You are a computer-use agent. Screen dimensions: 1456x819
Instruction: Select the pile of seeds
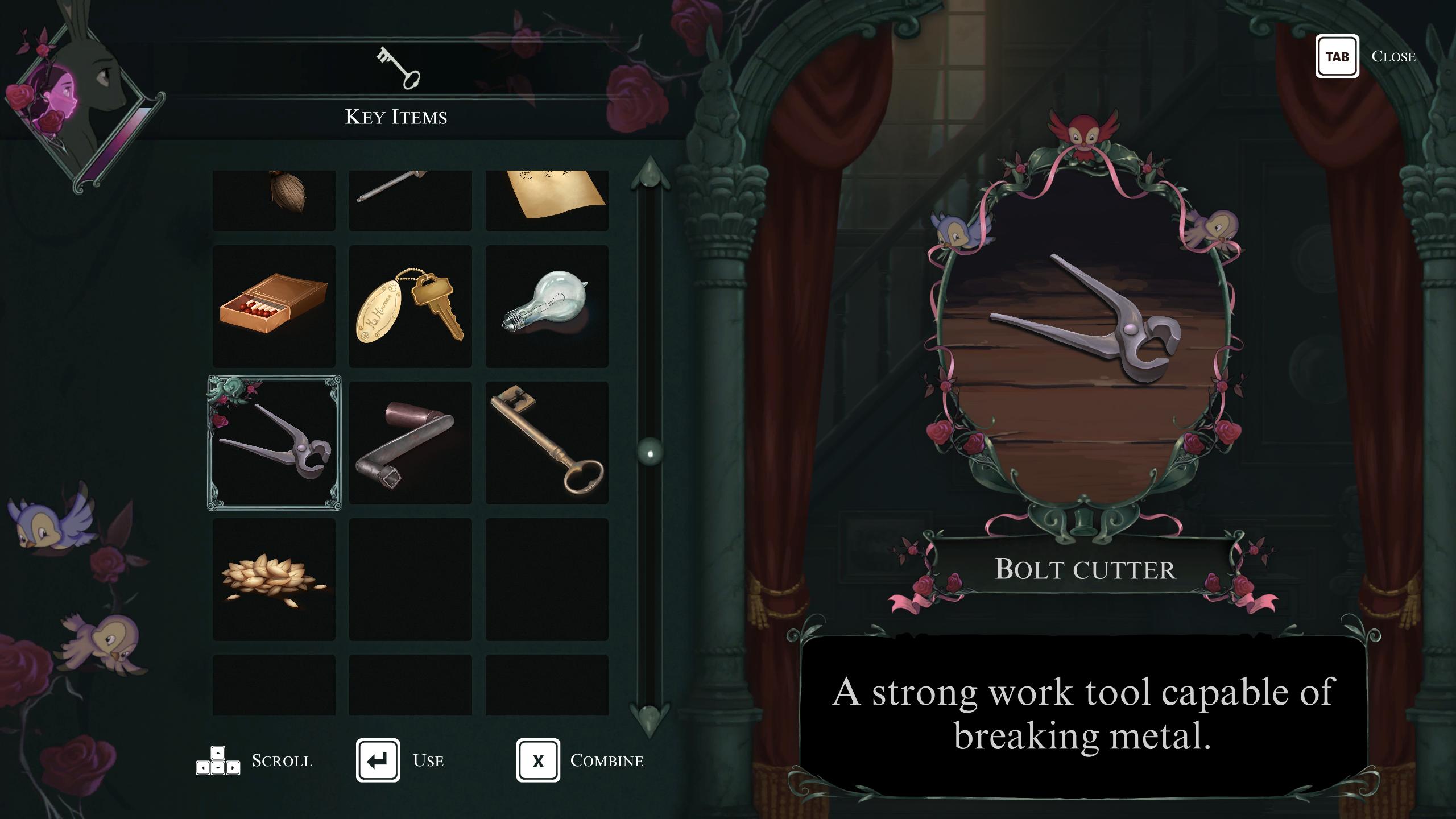pos(274,579)
